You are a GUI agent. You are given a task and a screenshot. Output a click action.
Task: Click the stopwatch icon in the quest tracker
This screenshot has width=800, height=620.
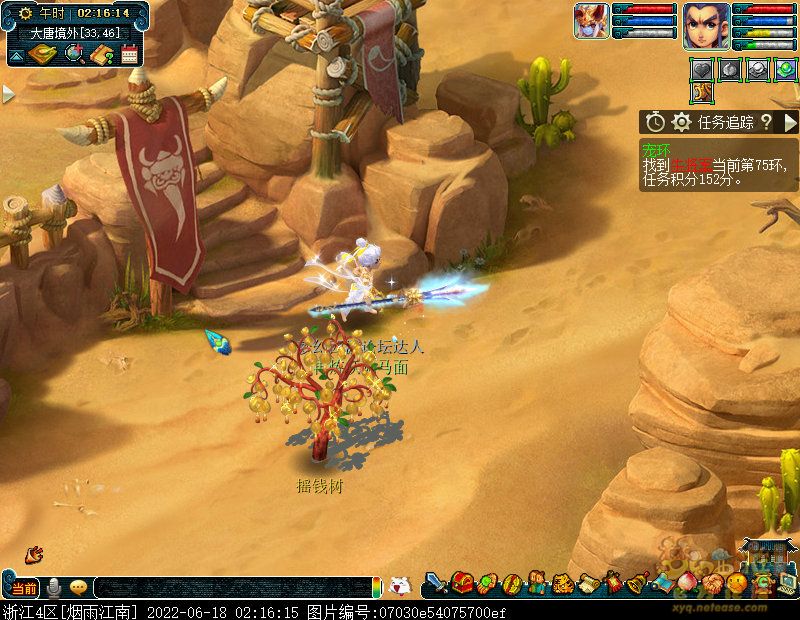[655, 122]
